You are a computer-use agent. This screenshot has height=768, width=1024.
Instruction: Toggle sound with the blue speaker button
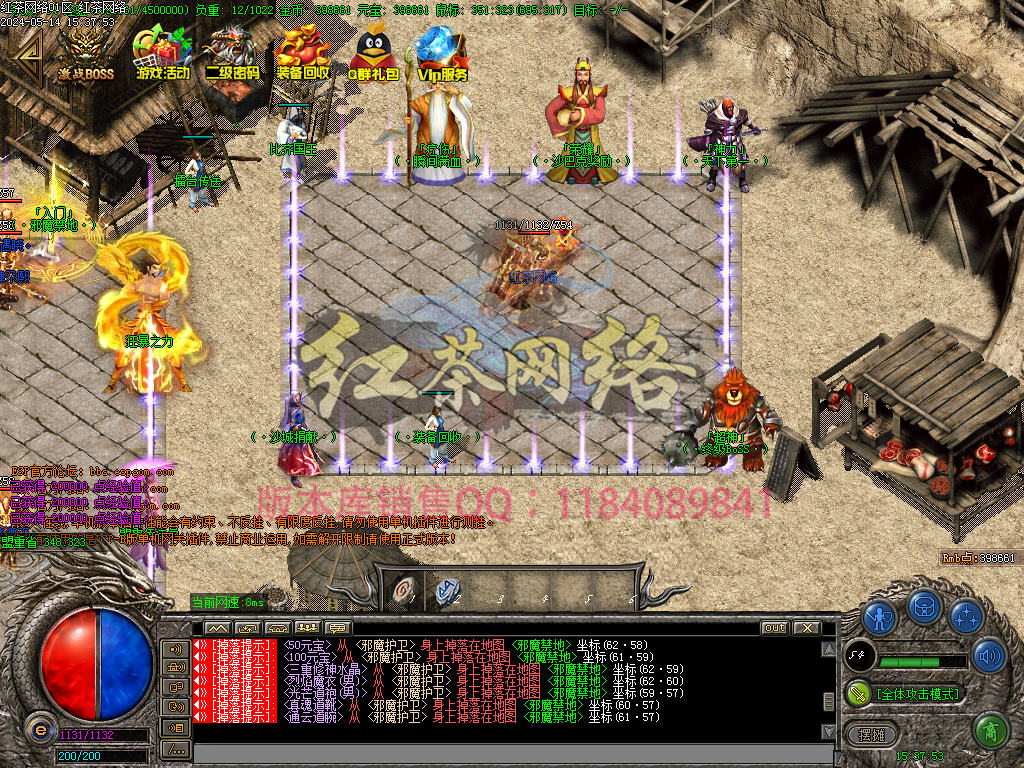tap(988, 656)
